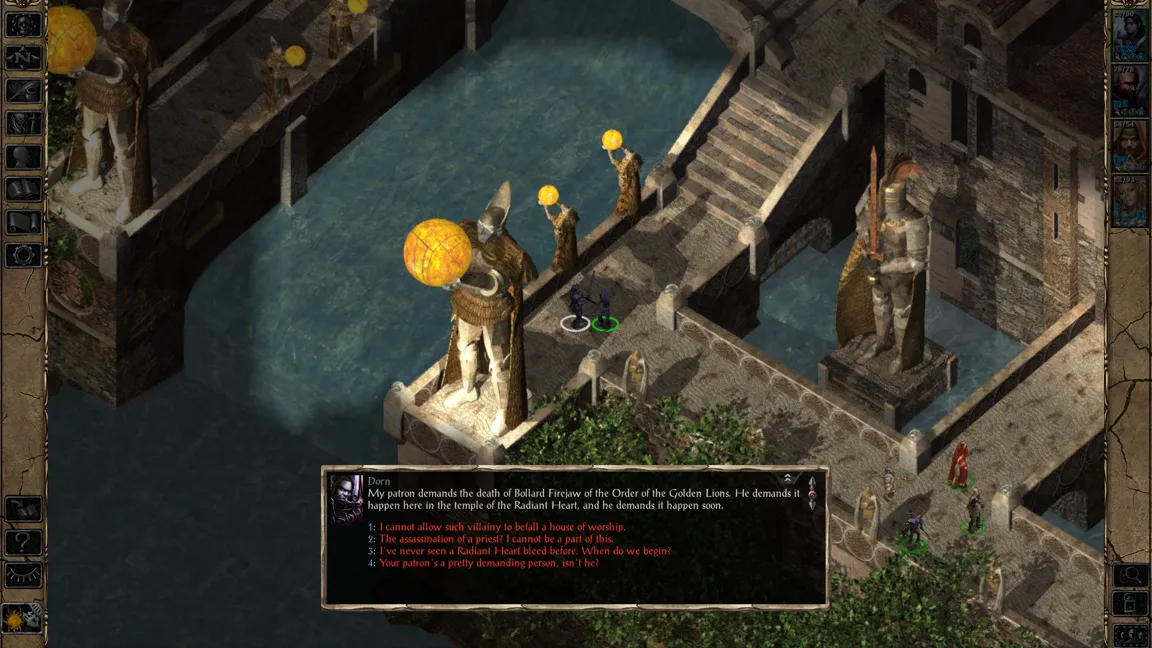Open the character record bust icon
Image resolution: width=1152 pixels, height=648 pixels.
23,156
